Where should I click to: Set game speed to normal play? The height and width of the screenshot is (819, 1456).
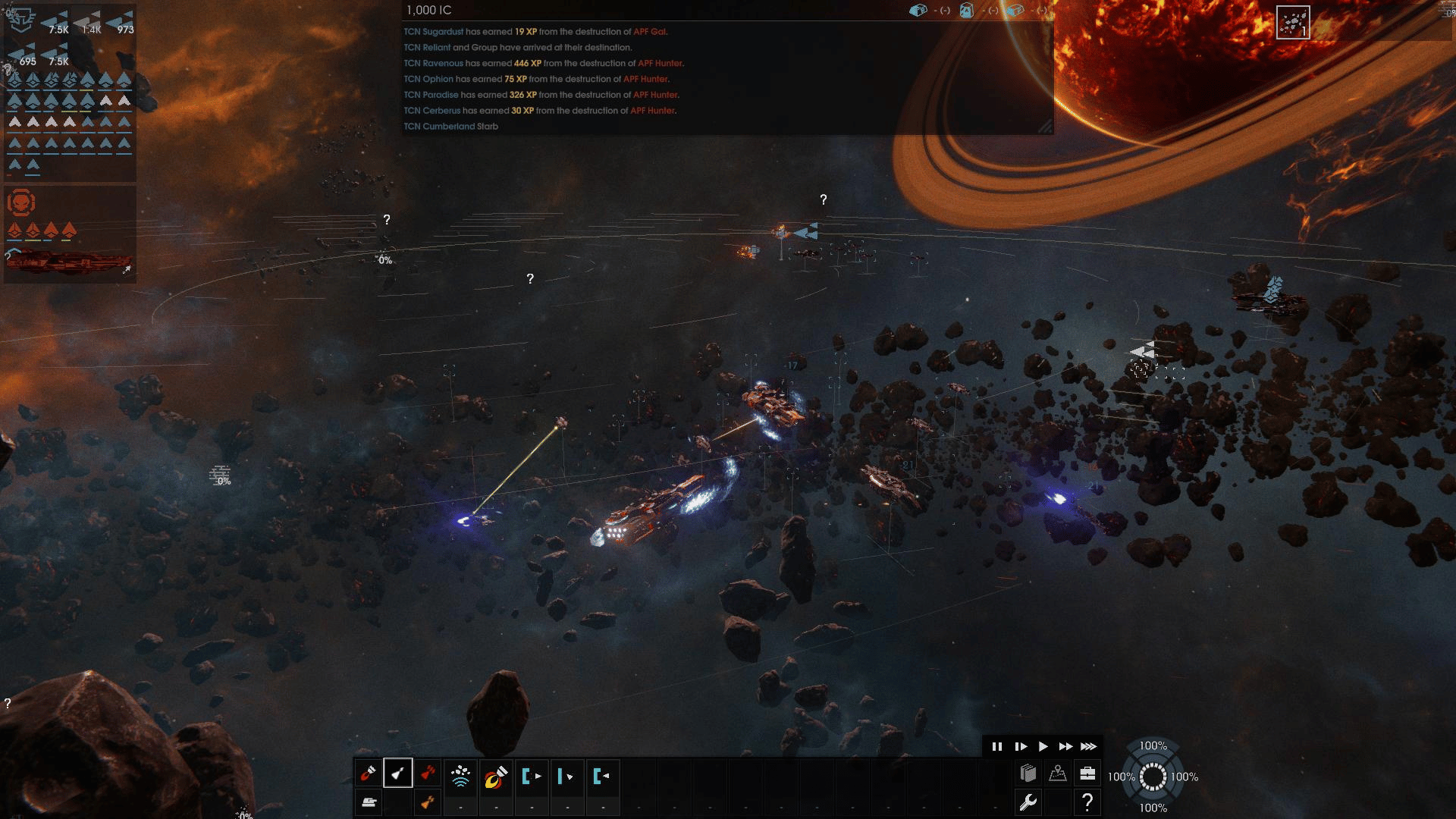(1043, 747)
